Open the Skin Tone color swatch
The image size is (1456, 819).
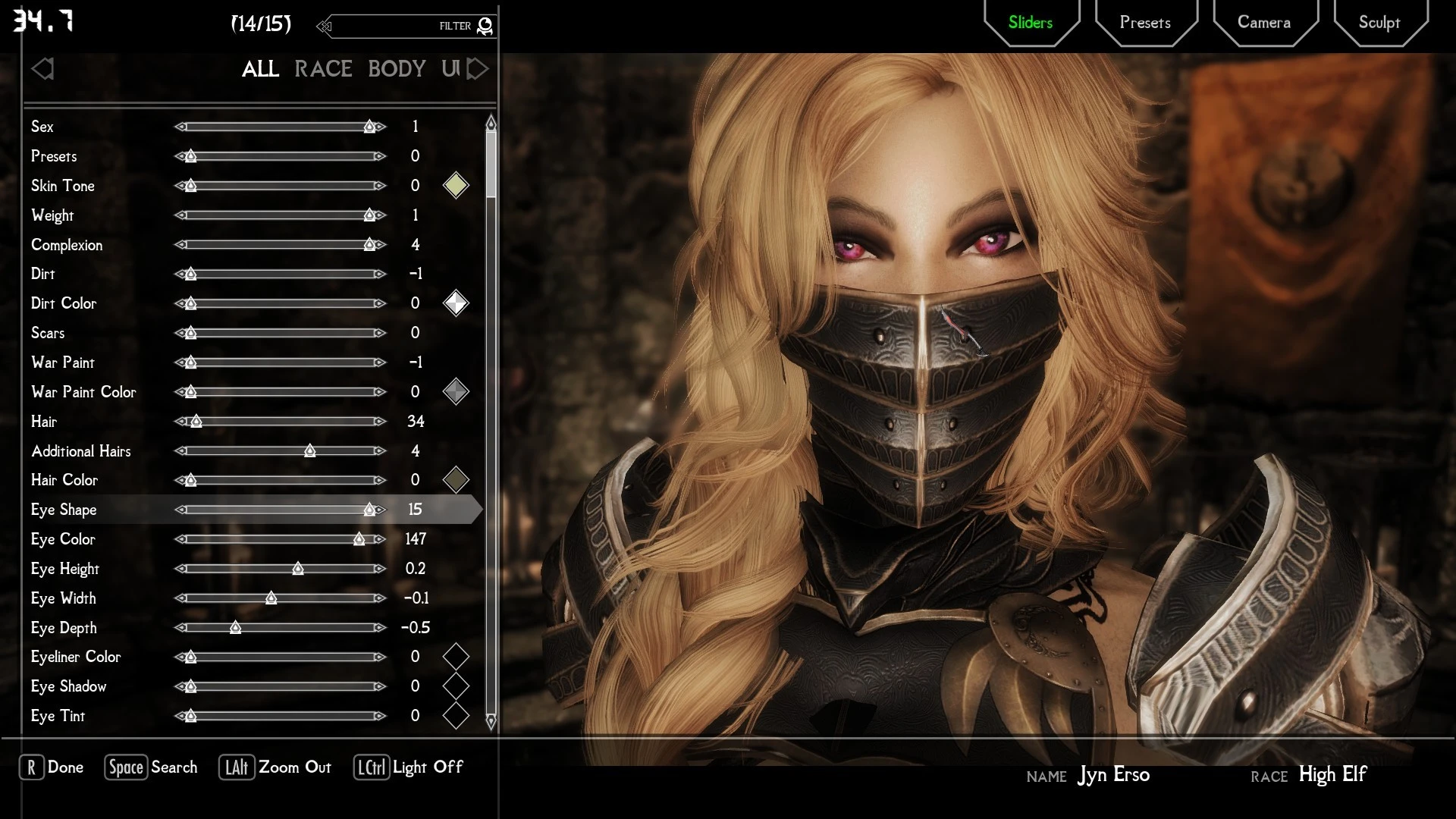click(x=456, y=185)
